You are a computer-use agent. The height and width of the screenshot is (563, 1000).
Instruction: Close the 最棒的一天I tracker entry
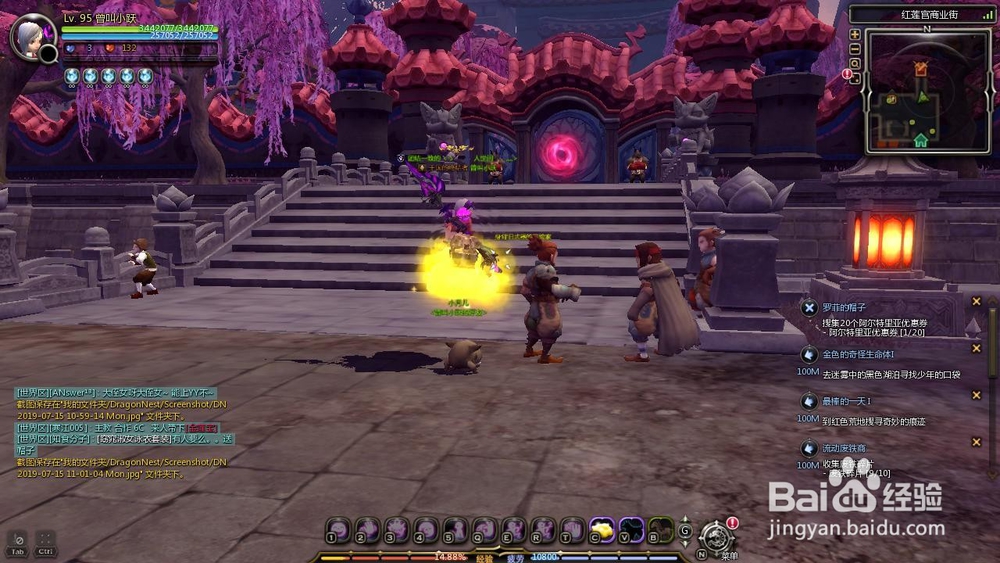point(976,395)
